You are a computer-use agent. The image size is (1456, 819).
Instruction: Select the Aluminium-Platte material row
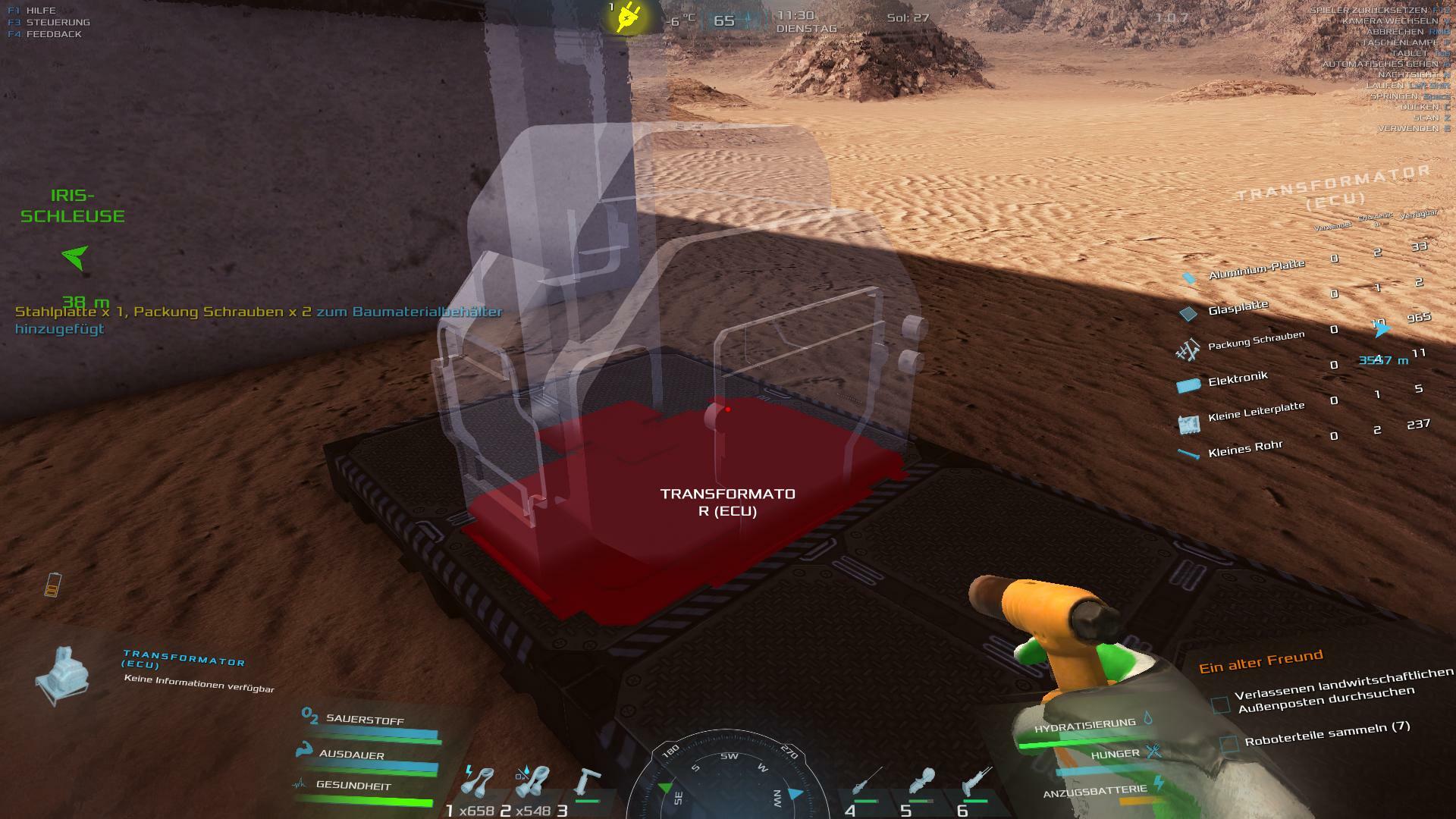(1256, 270)
